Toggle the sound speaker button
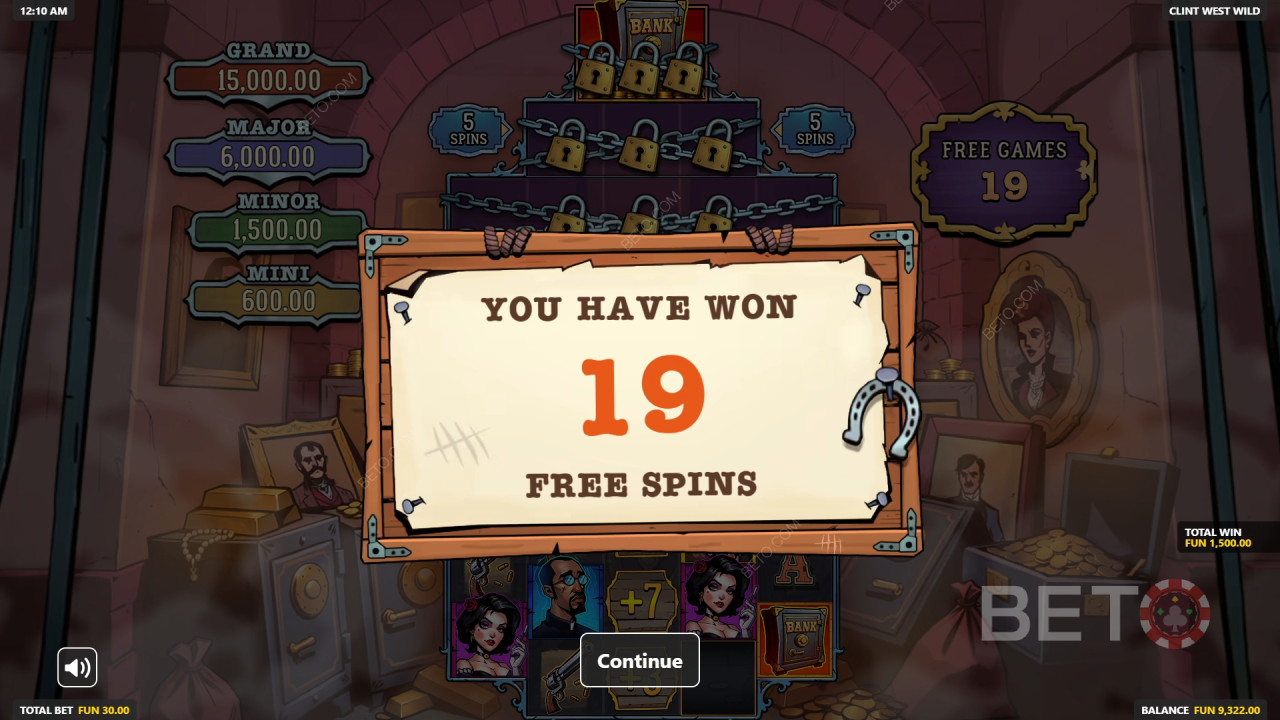Viewport: 1280px width, 720px height. click(77, 667)
